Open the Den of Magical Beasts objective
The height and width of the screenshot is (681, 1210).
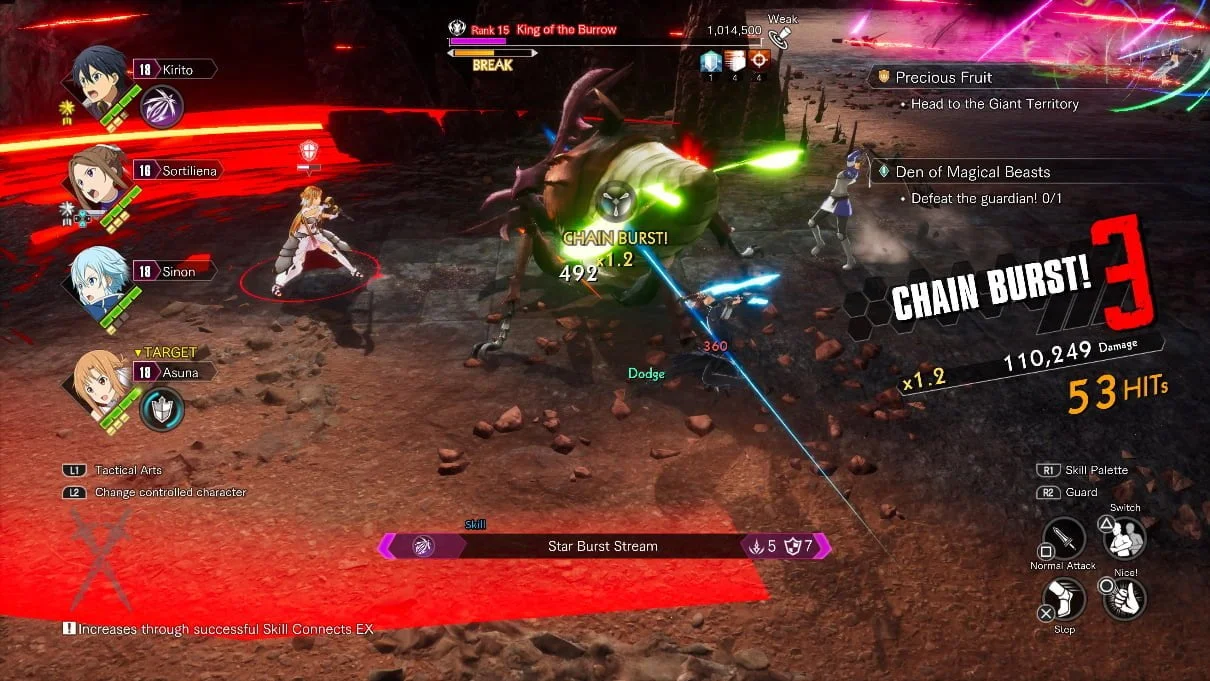coord(972,172)
